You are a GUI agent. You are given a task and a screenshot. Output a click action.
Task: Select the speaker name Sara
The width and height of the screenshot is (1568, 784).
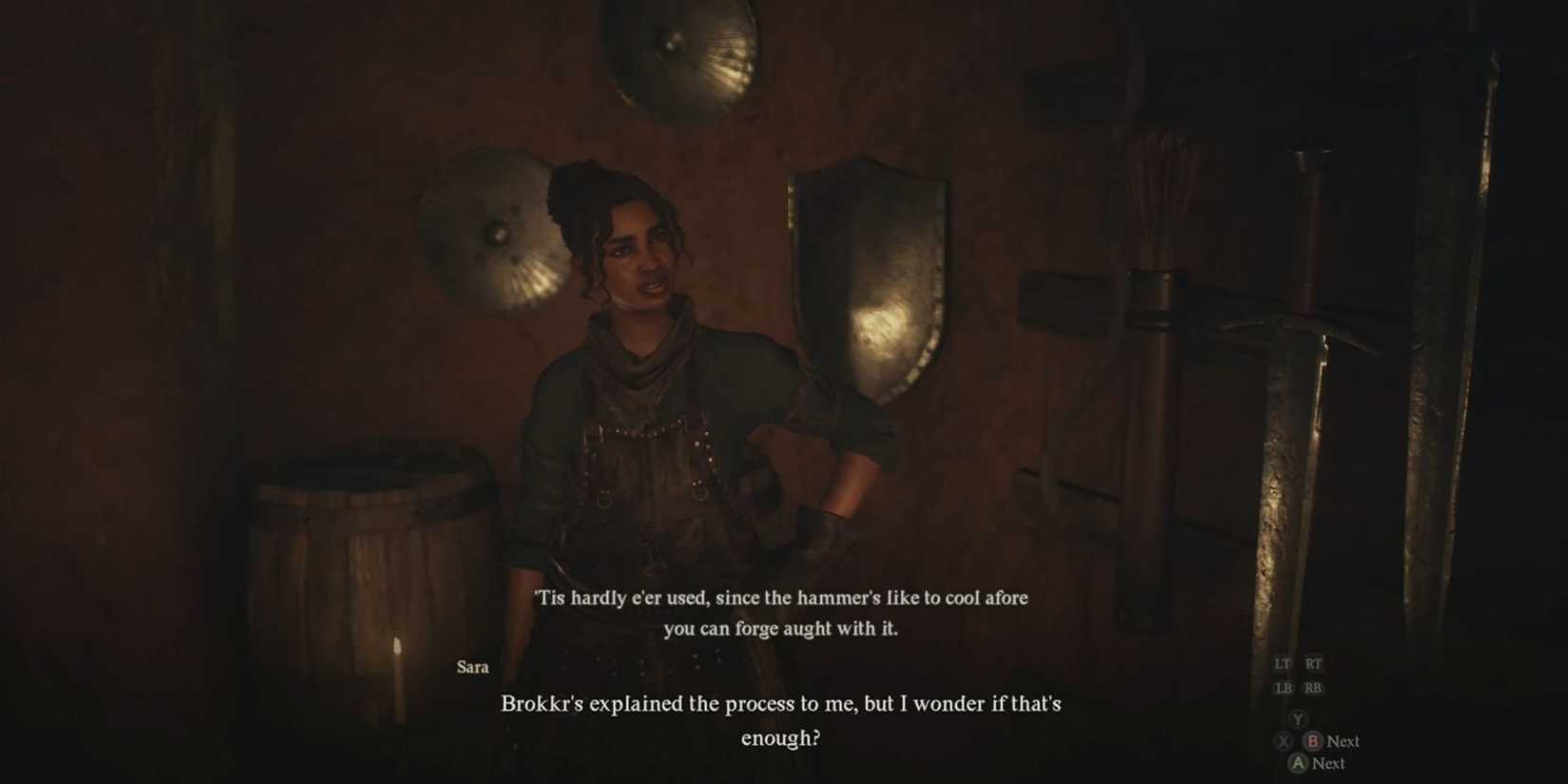(473, 667)
